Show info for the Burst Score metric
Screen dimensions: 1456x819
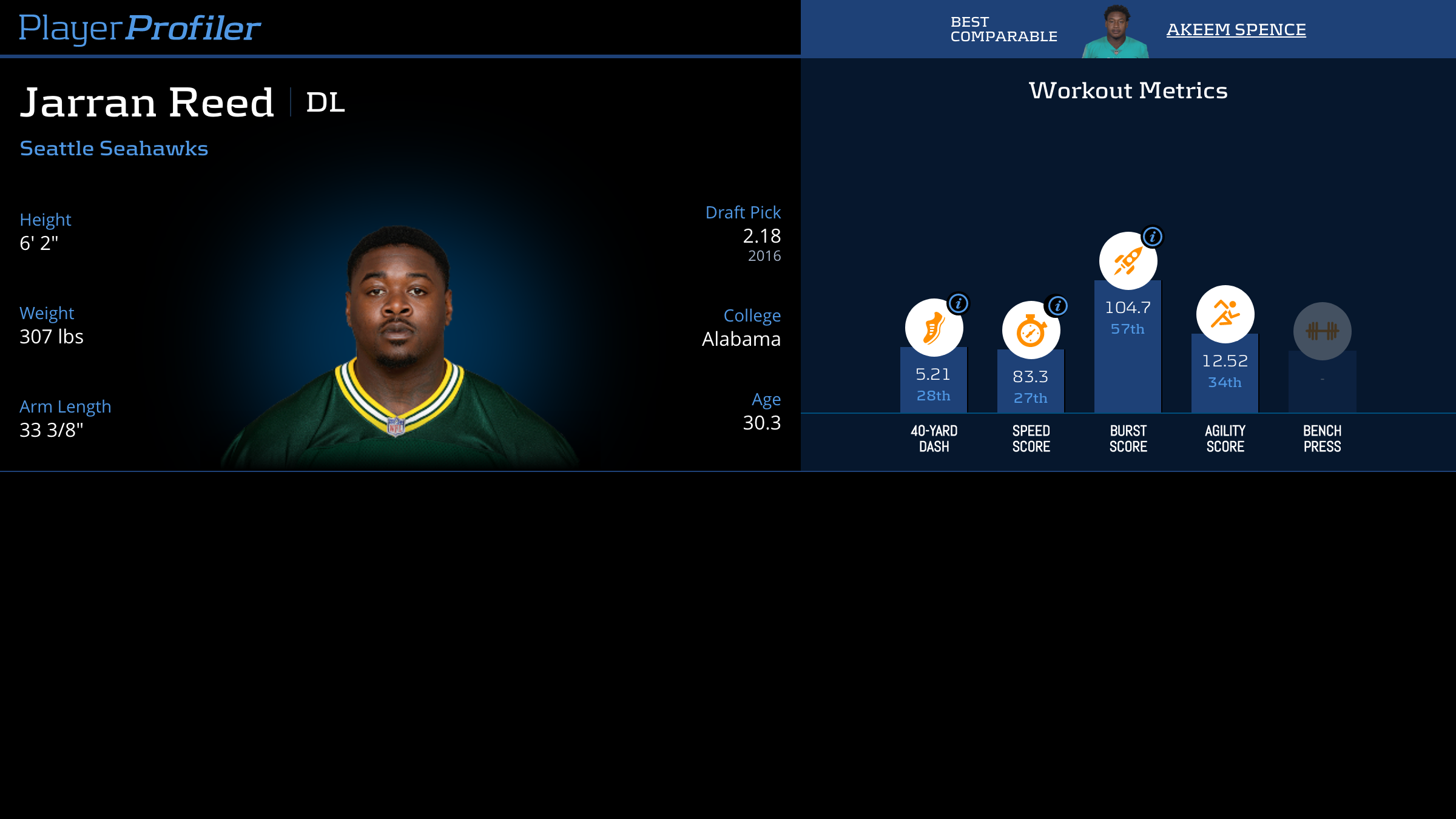1153,237
